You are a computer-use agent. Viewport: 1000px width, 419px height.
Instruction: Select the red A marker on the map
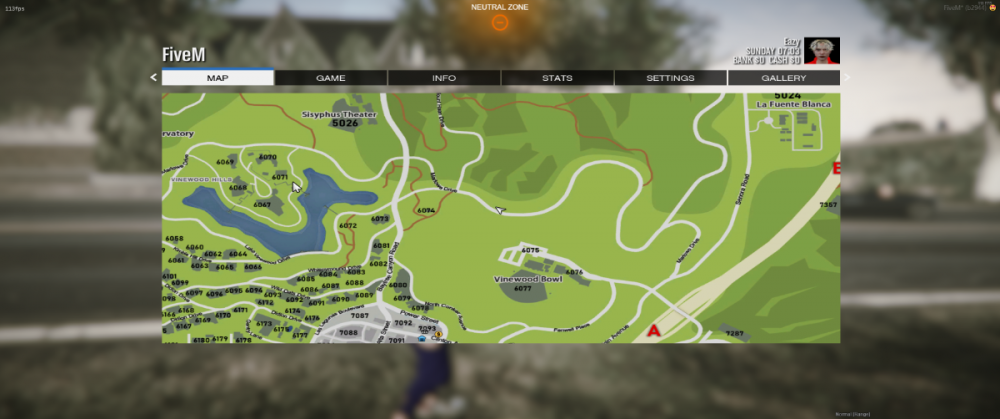pos(654,330)
